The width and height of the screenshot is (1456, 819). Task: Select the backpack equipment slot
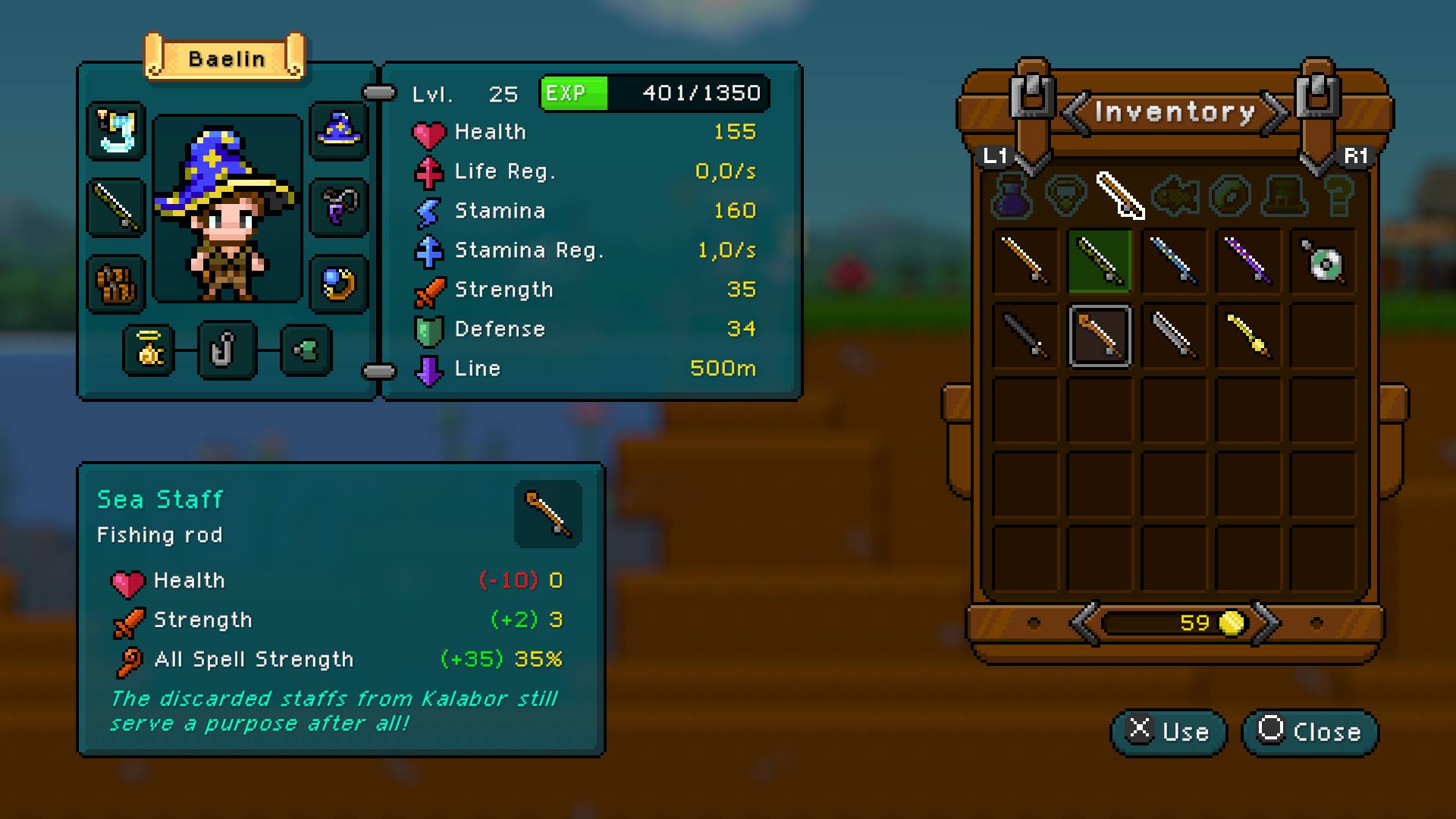(x=116, y=282)
